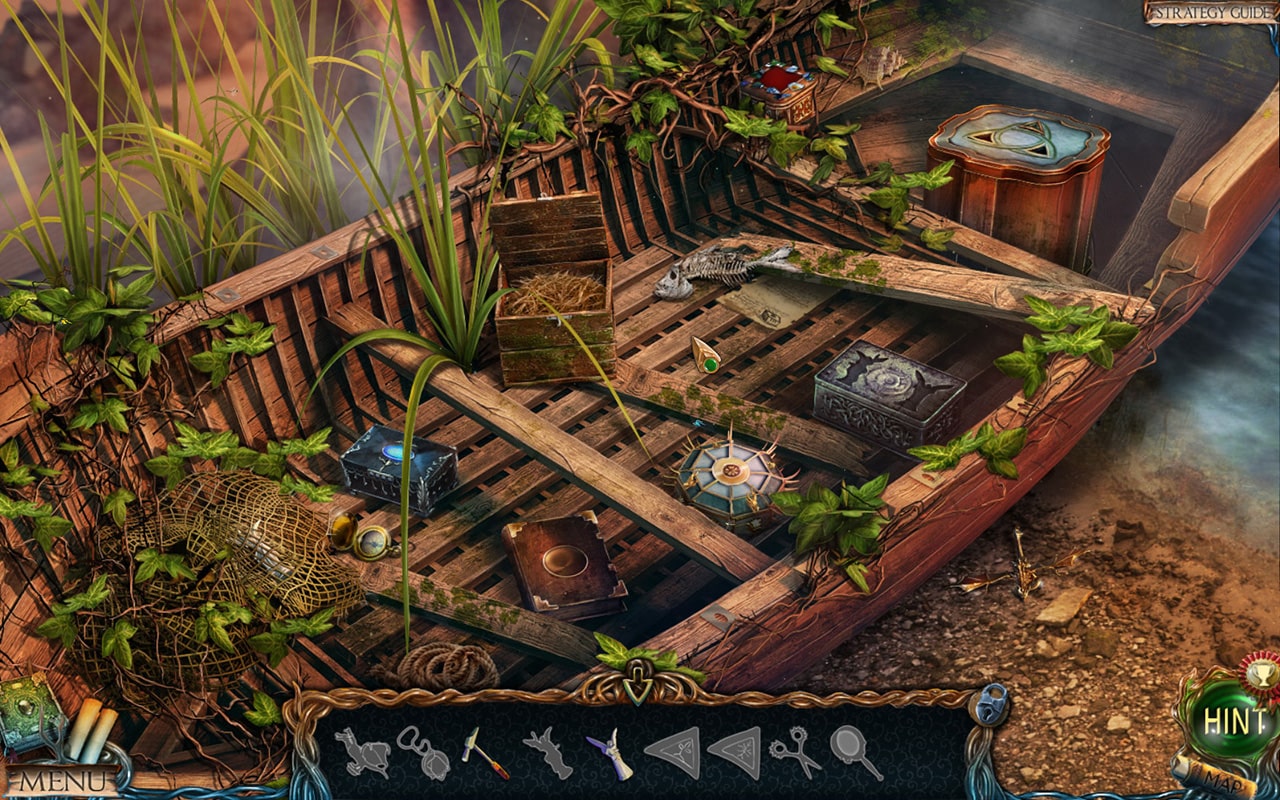Use the green Hint orb

(1234, 720)
